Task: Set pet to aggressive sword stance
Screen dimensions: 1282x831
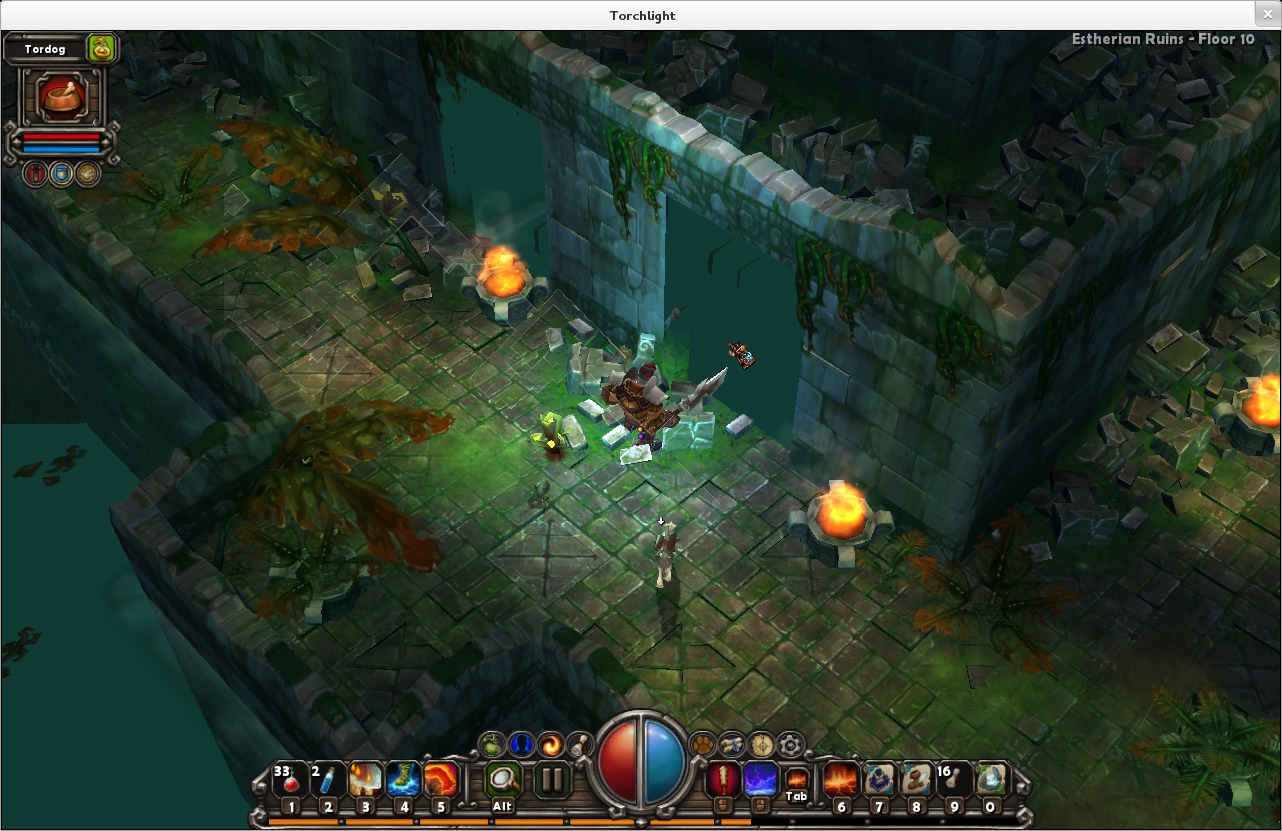Action: pos(36,173)
